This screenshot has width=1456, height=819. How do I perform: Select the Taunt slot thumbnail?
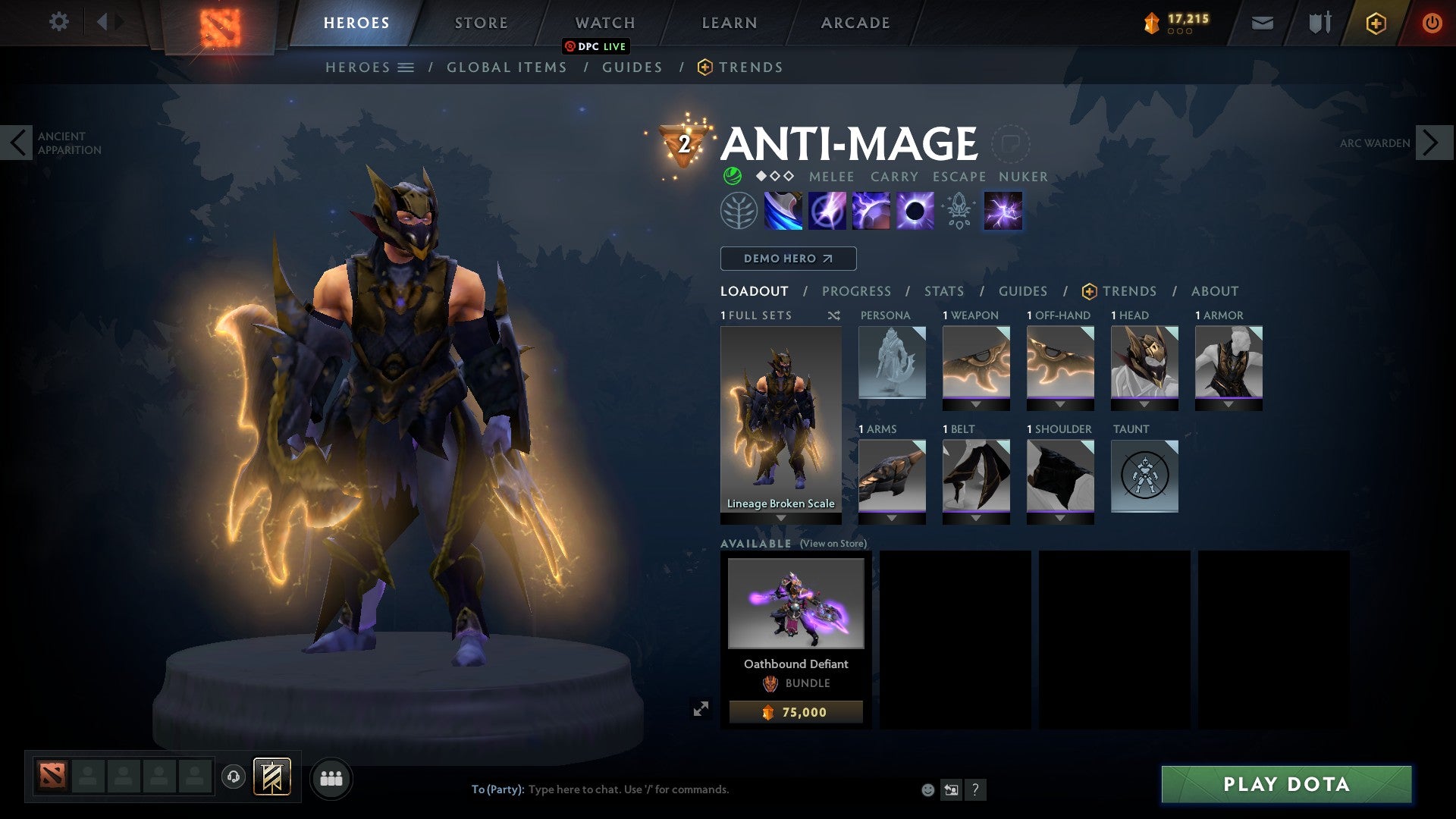(x=1144, y=476)
